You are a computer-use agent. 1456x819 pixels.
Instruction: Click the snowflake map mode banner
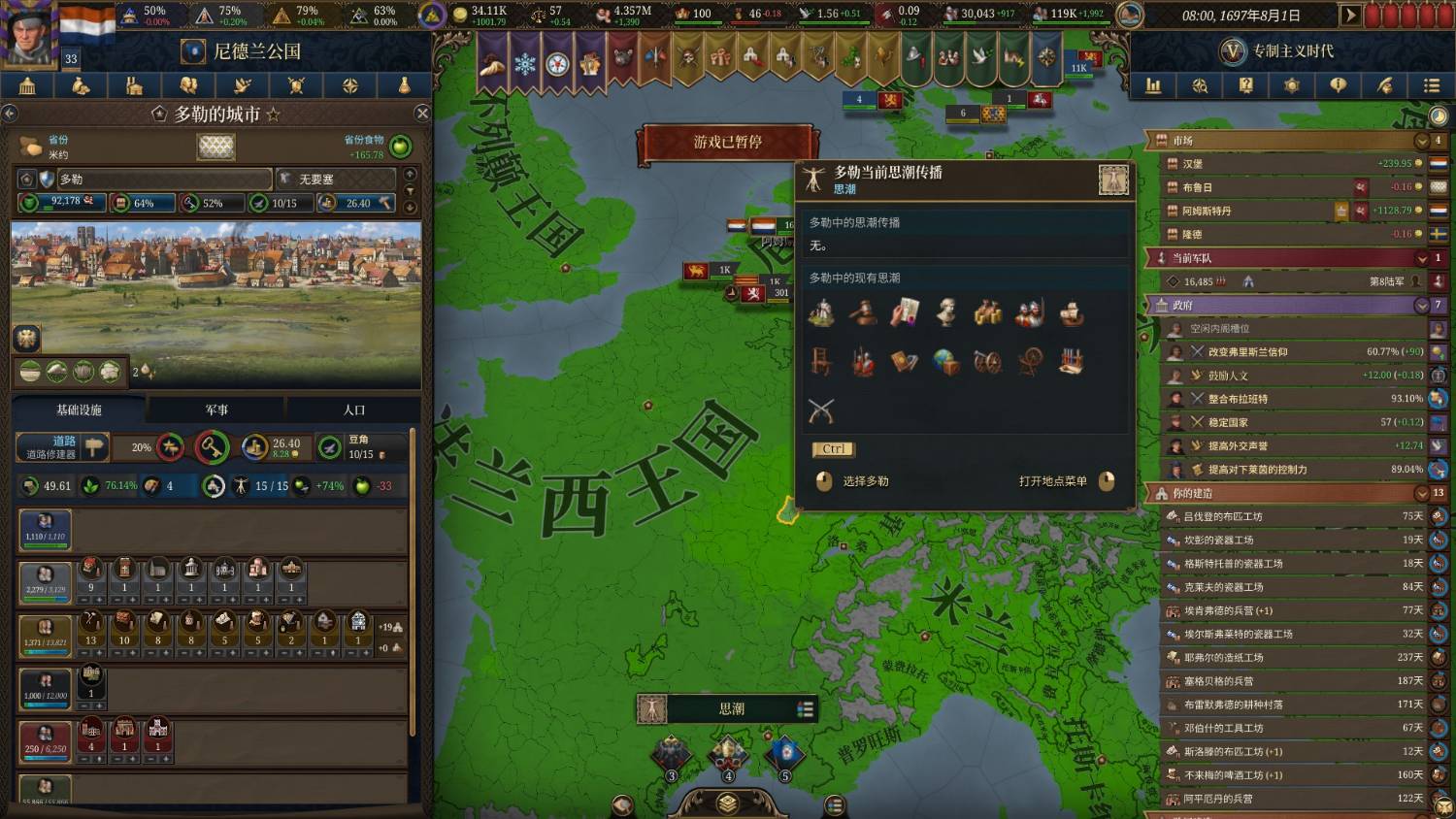(524, 63)
